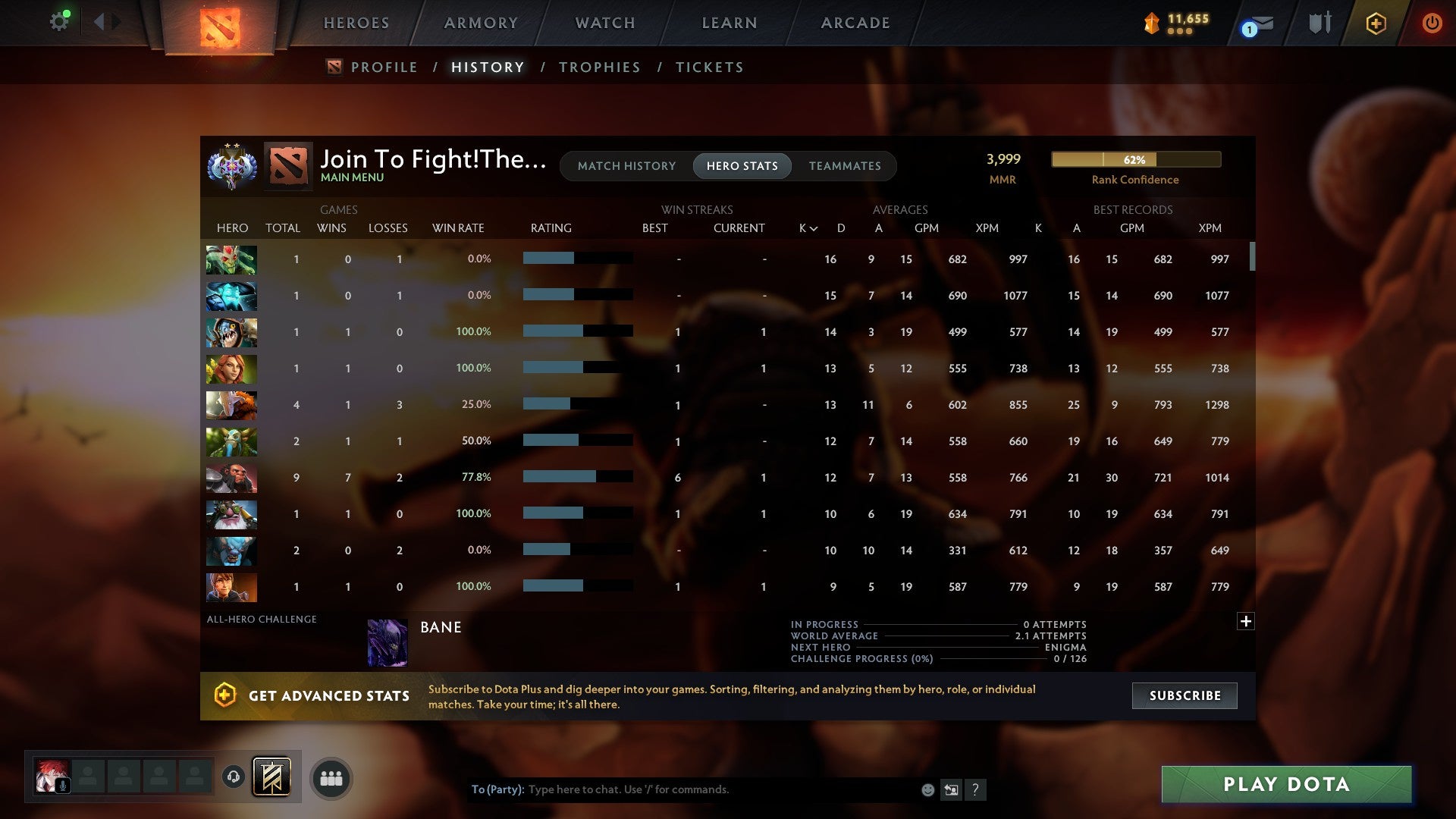Click the Subscribe button for Dota Plus
Image resolution: width=1456 pixels, height=819 pixels.
(x=1184, y=695)
